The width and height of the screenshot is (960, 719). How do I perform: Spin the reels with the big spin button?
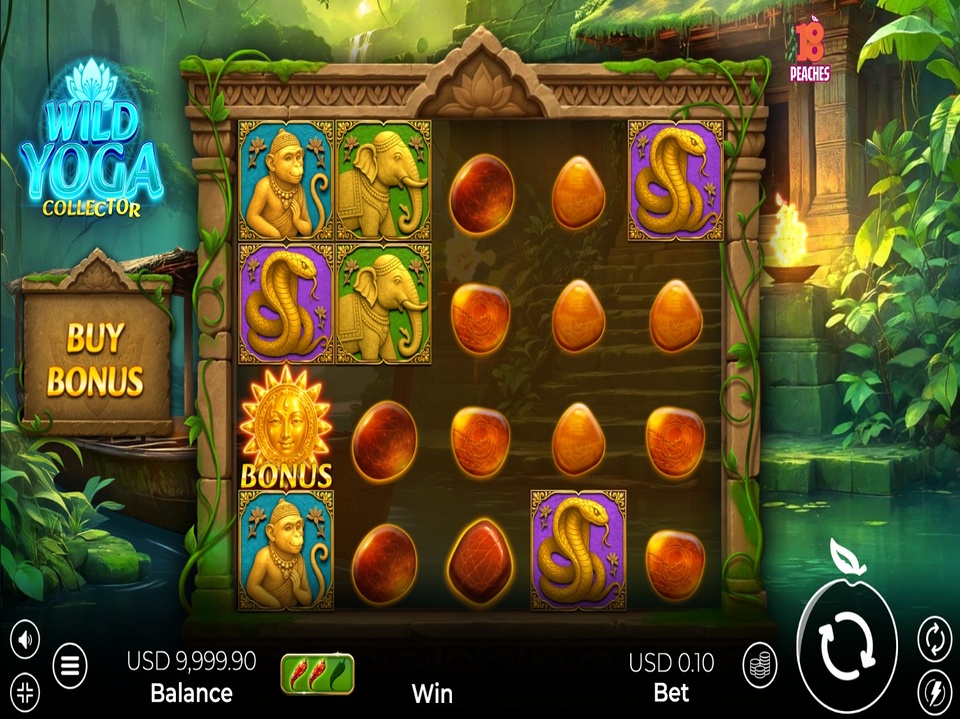846,646
